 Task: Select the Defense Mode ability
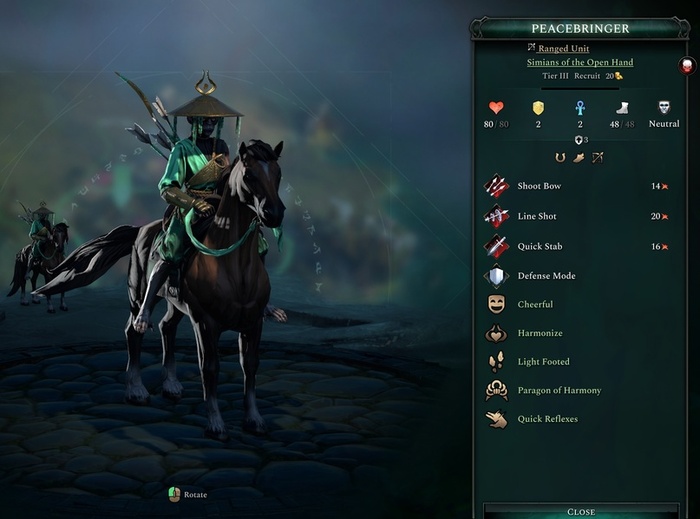(x=545, y=275)
